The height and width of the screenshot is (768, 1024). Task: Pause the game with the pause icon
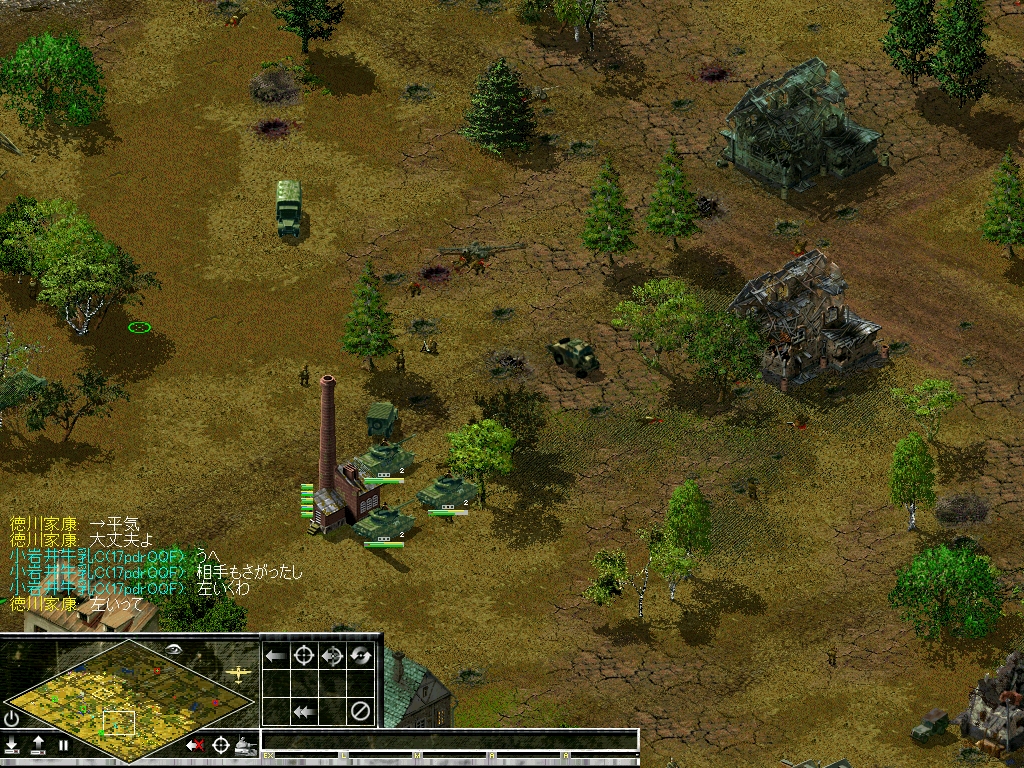point(63,745)
